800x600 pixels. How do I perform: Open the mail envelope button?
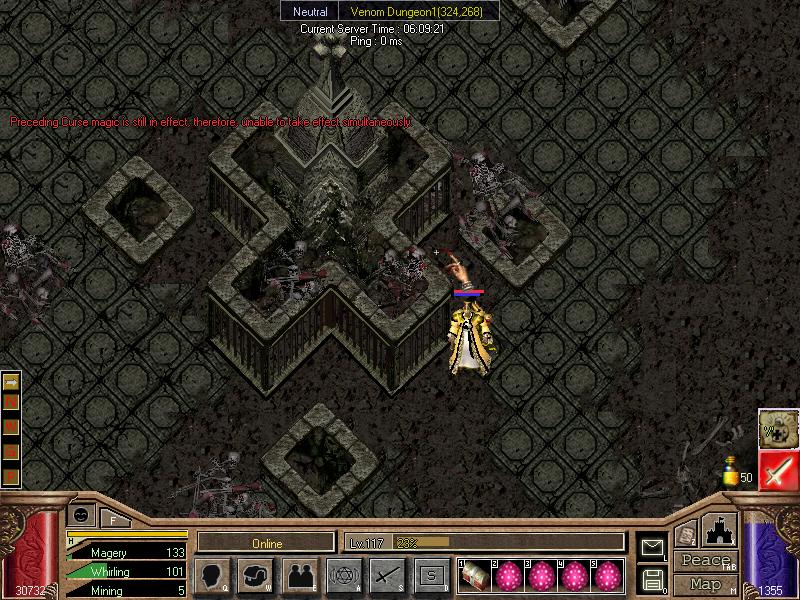click(653, 548)
